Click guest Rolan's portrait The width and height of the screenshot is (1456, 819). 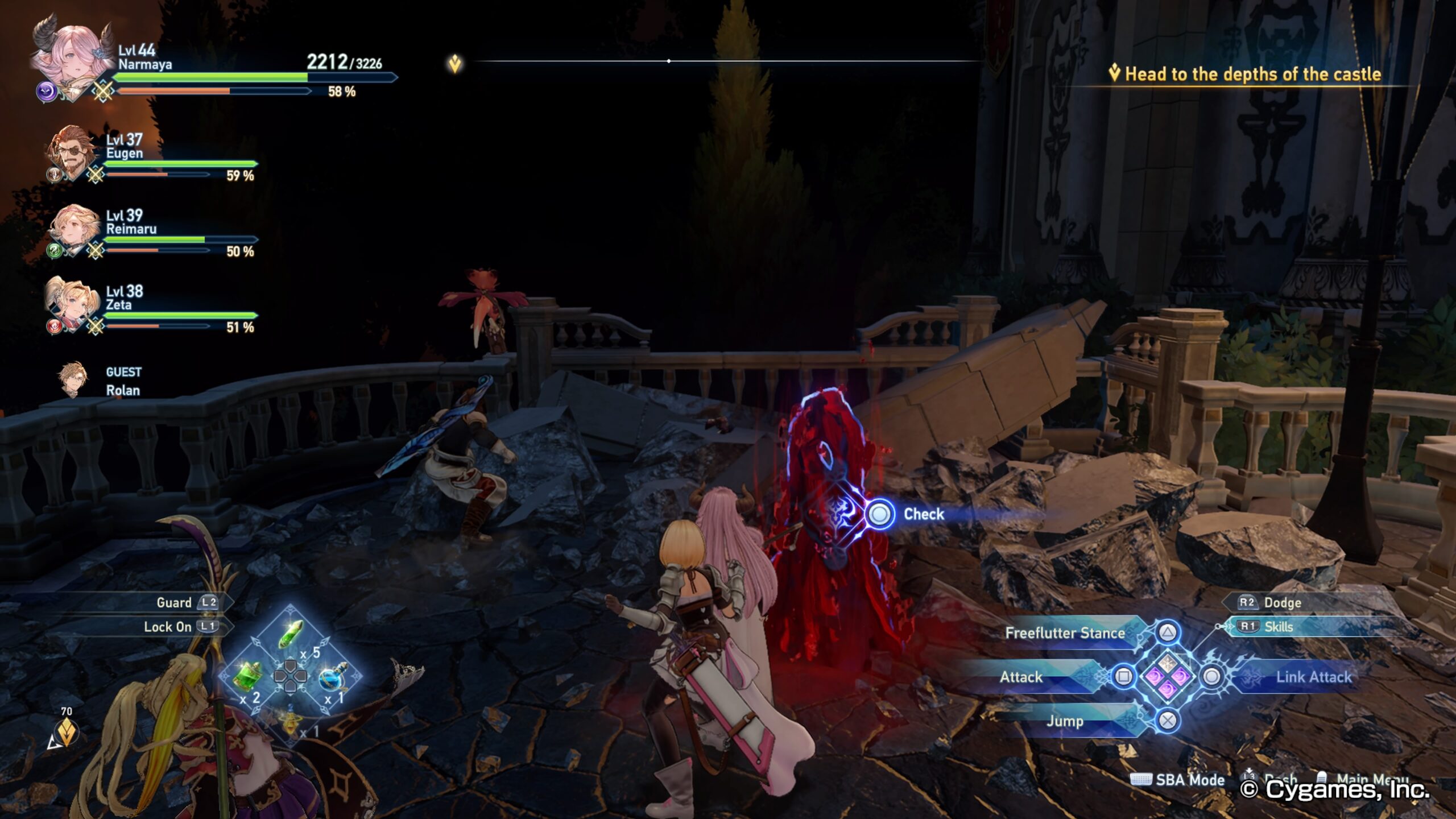coord(73,379)
